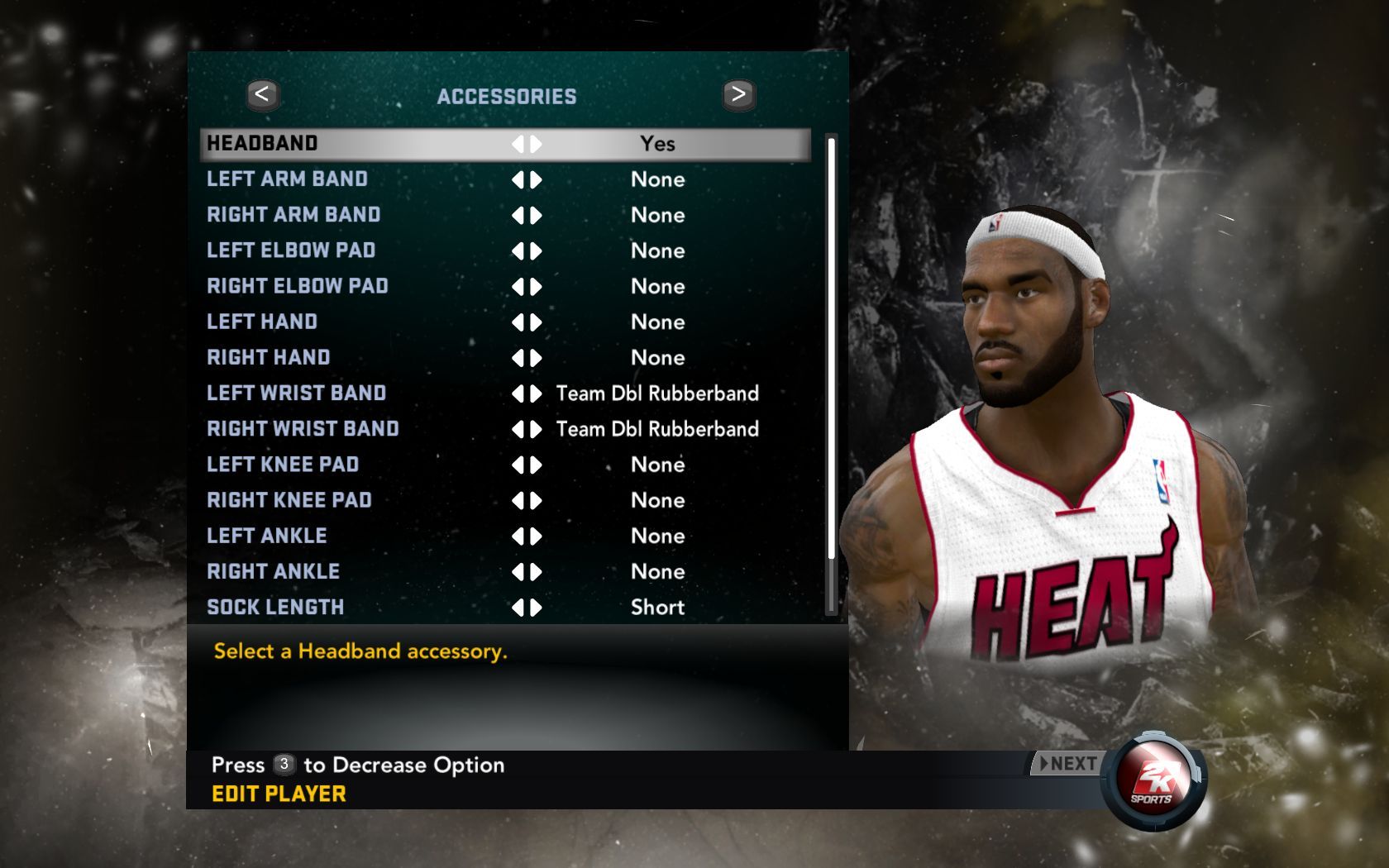Screen dimensions: 1389x868
Task: Click the Next button
Action: pos(1068,764)
